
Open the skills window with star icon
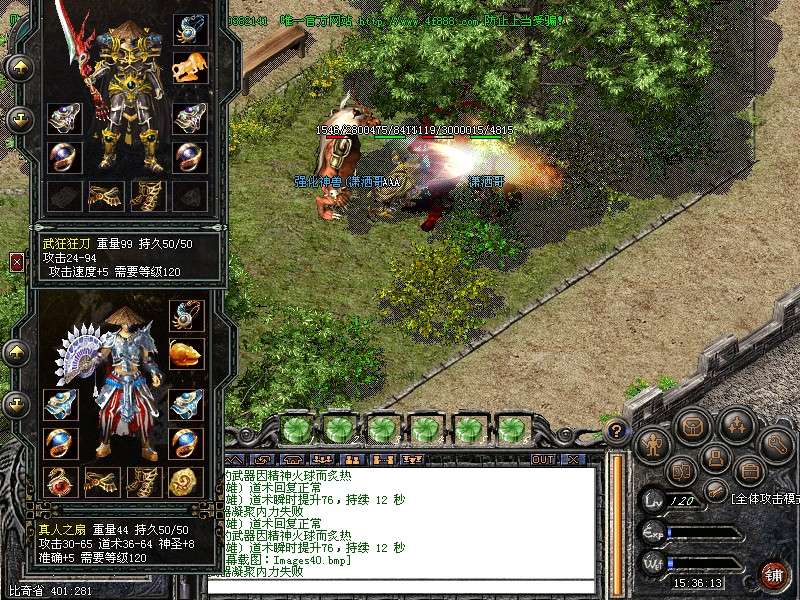737,425
